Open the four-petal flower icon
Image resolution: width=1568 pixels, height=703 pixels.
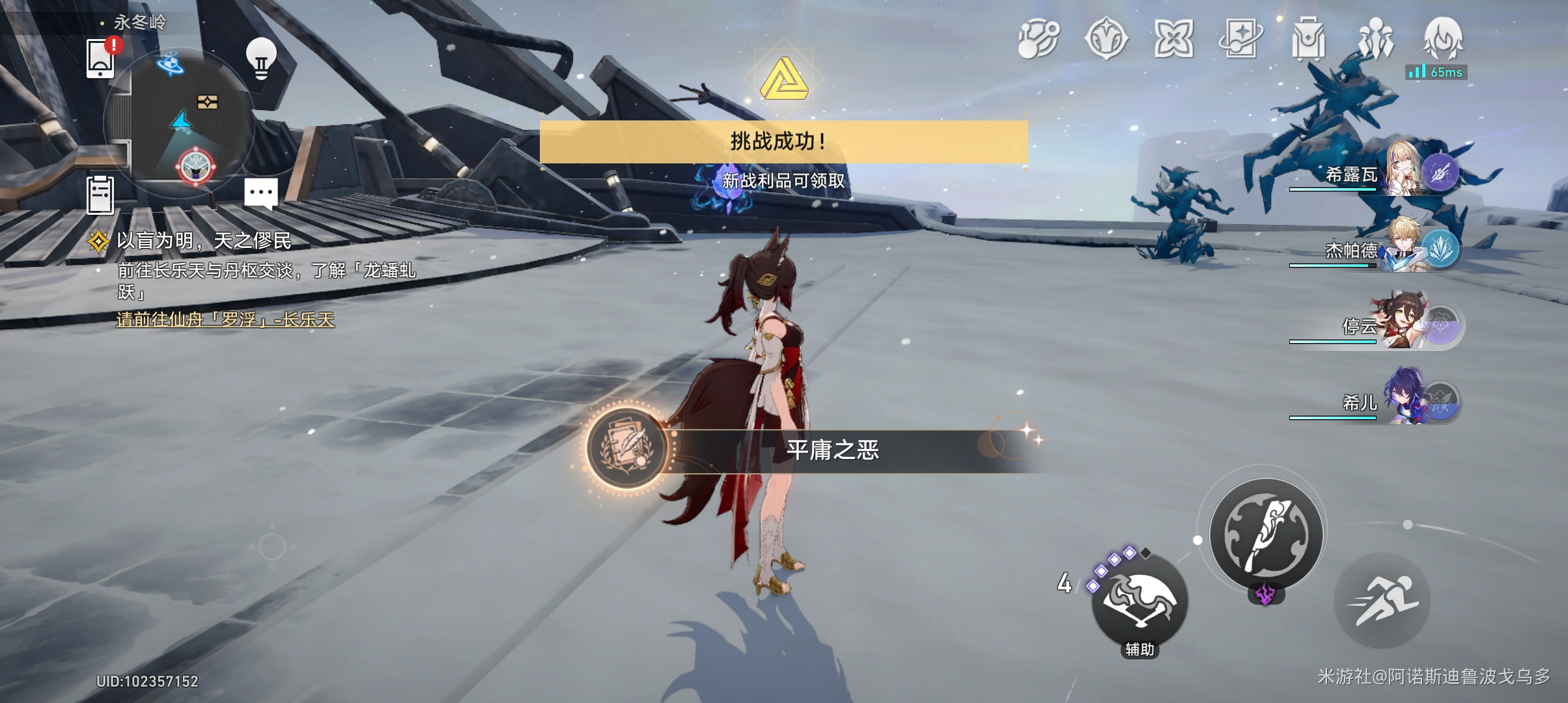tap(1173, 39)
